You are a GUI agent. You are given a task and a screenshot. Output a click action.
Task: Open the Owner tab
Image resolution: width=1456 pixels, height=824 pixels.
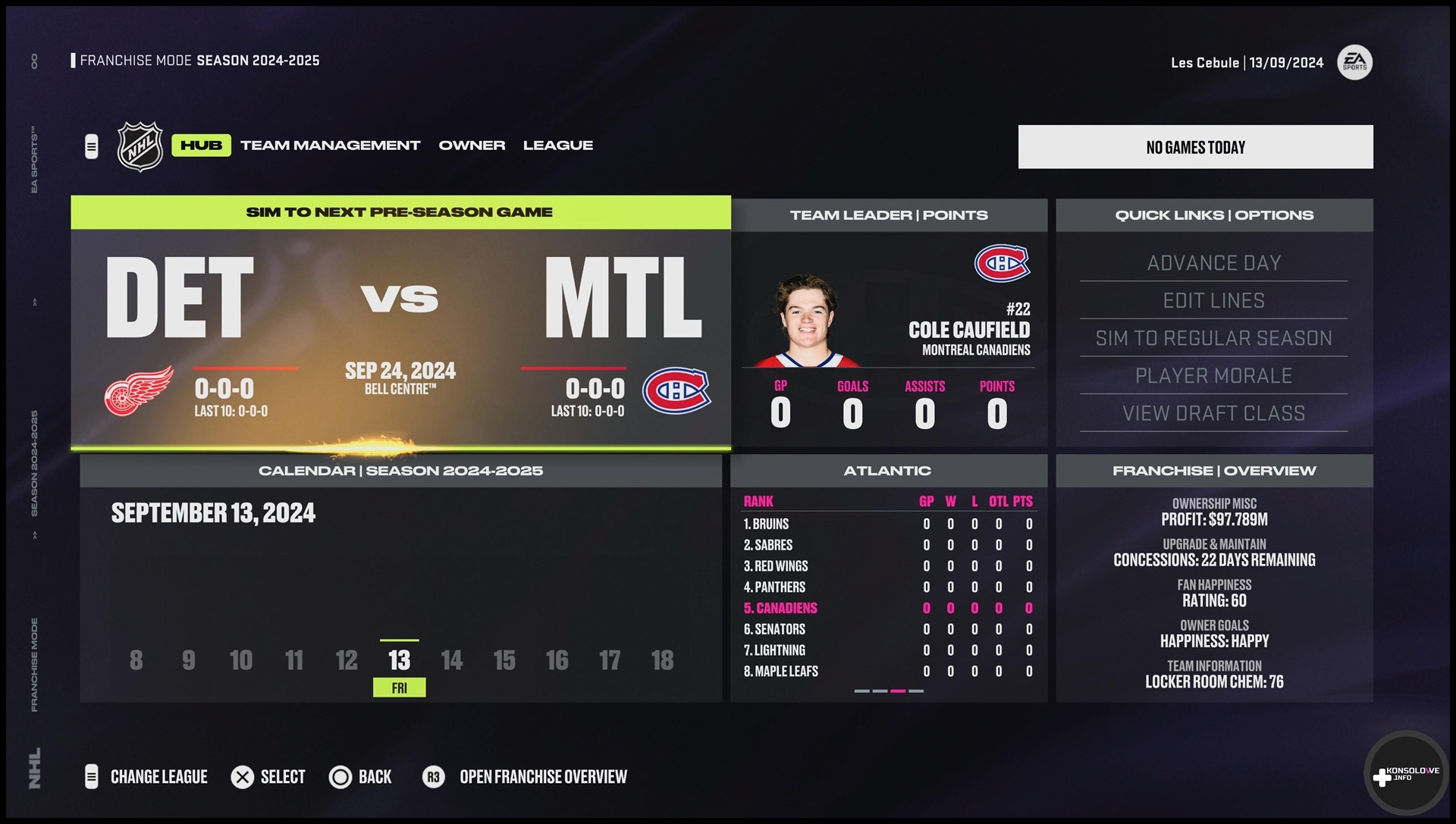pos(472,146)
